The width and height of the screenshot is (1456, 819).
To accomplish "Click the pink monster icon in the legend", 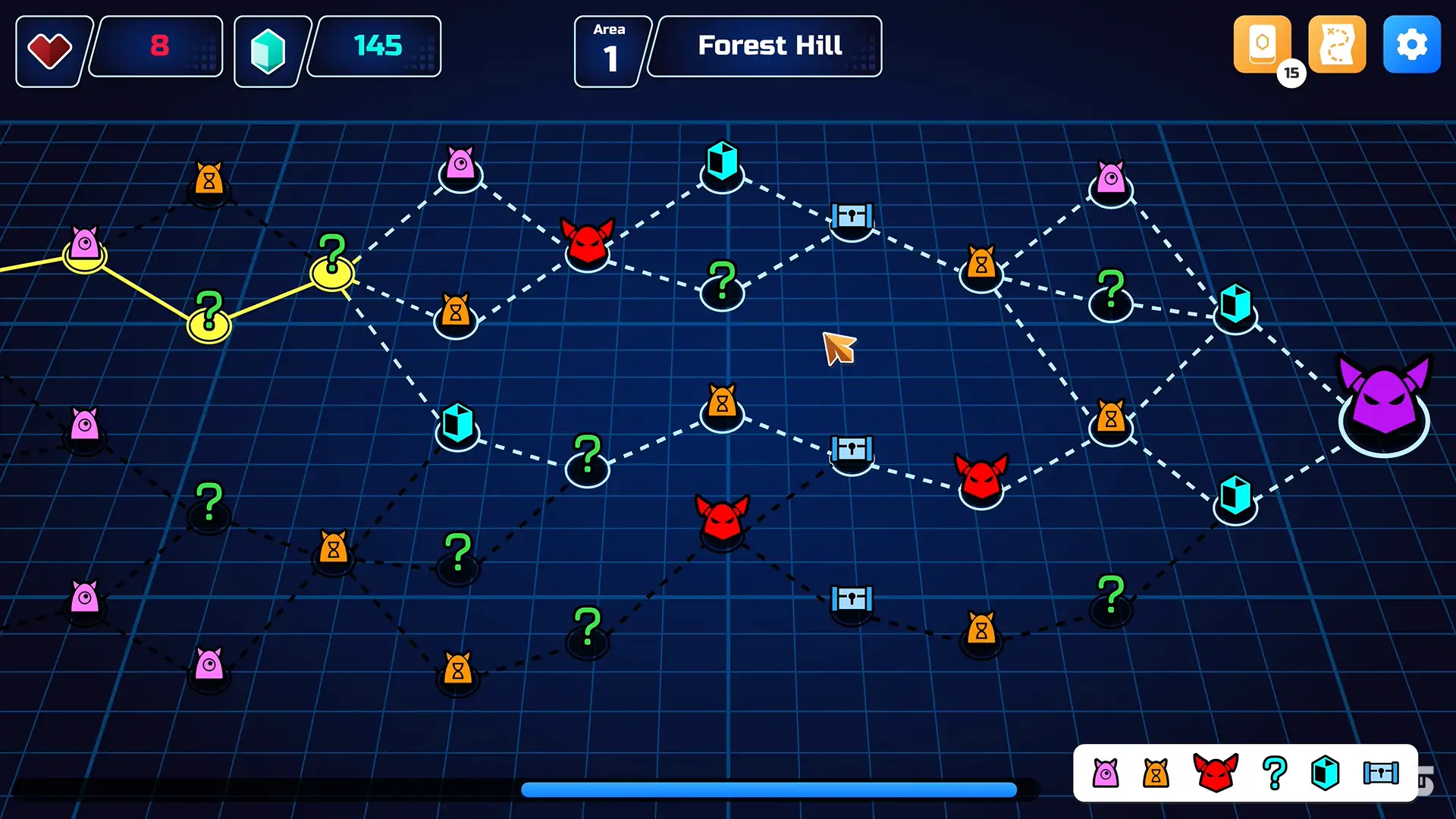I will tap(1106, 773).
